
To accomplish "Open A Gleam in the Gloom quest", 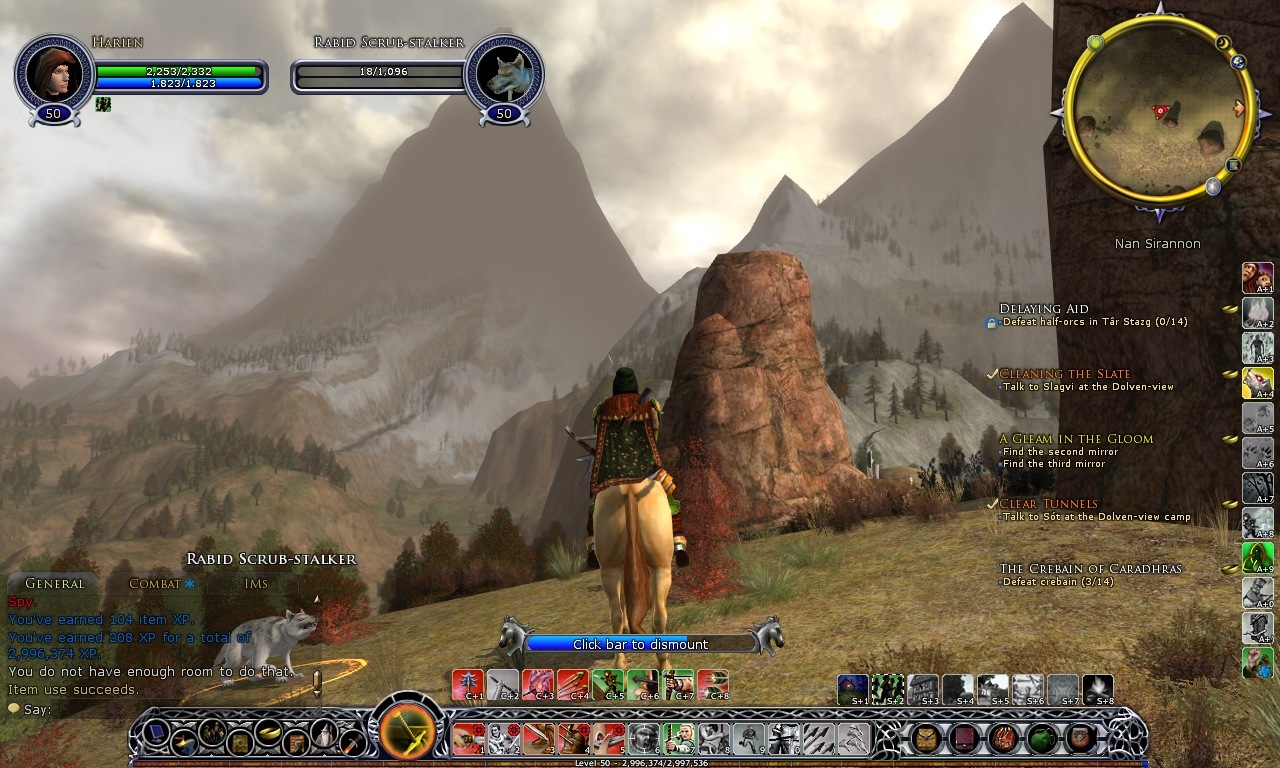I will (1076, 439).
